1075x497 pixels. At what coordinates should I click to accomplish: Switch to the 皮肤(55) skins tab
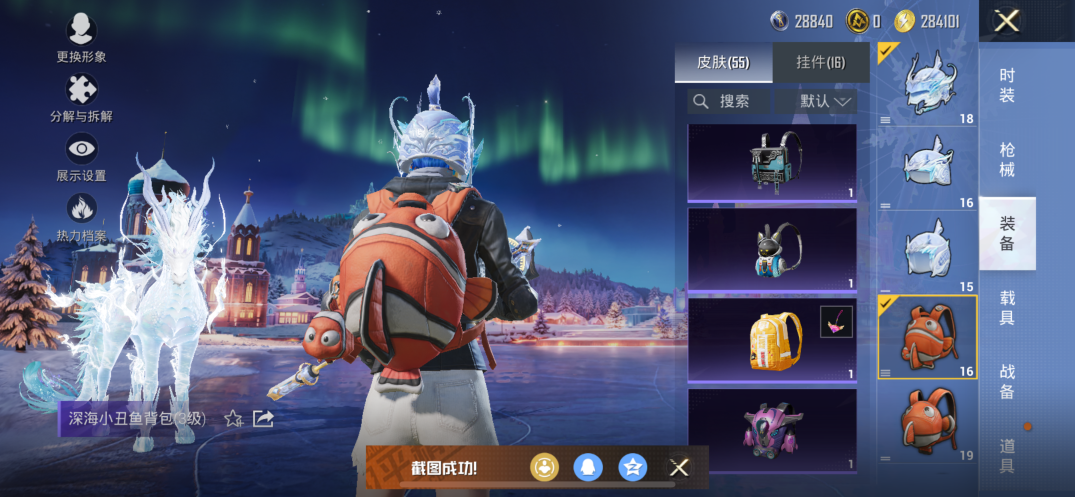[723, 62]
